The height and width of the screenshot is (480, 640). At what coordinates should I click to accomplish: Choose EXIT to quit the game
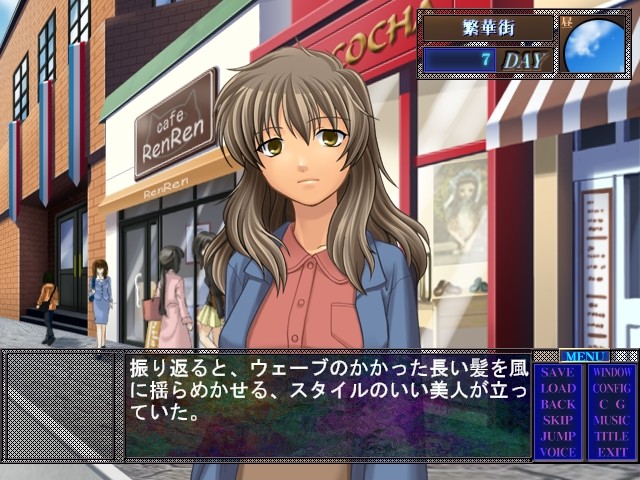612,452
